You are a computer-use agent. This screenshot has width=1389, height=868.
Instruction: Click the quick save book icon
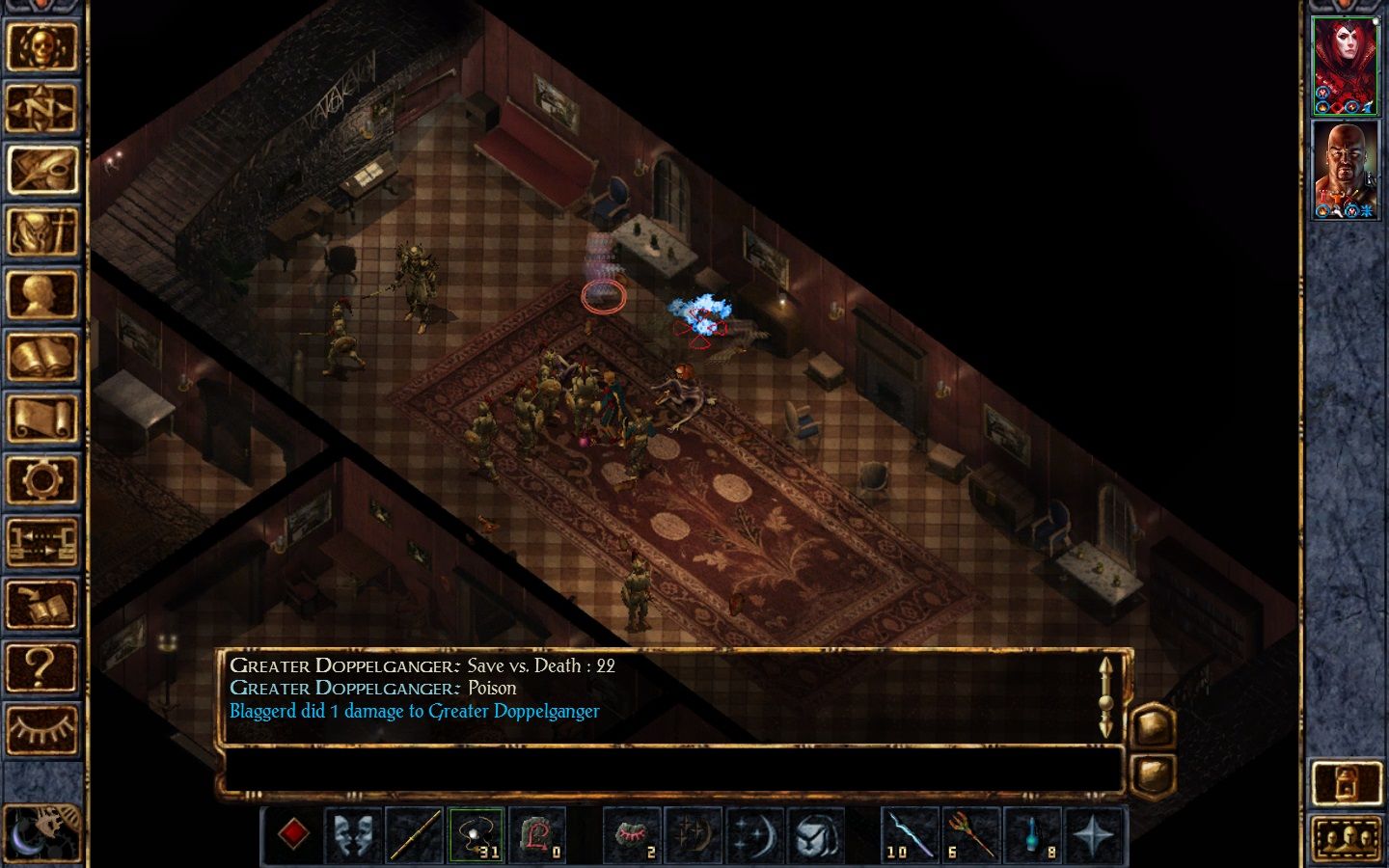[41, 604]
